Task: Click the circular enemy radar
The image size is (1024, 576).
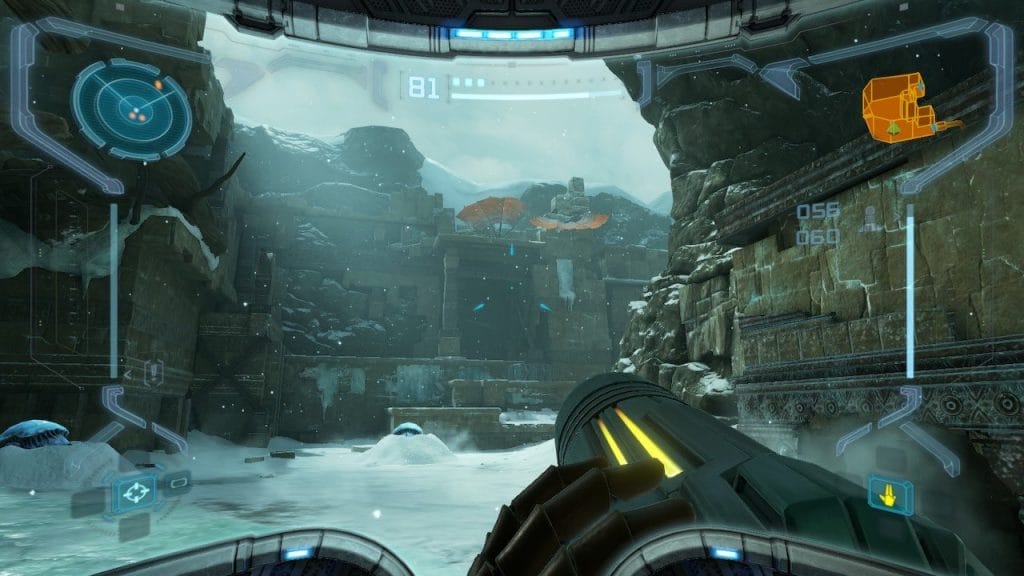Action: click(x=131, y=109)
